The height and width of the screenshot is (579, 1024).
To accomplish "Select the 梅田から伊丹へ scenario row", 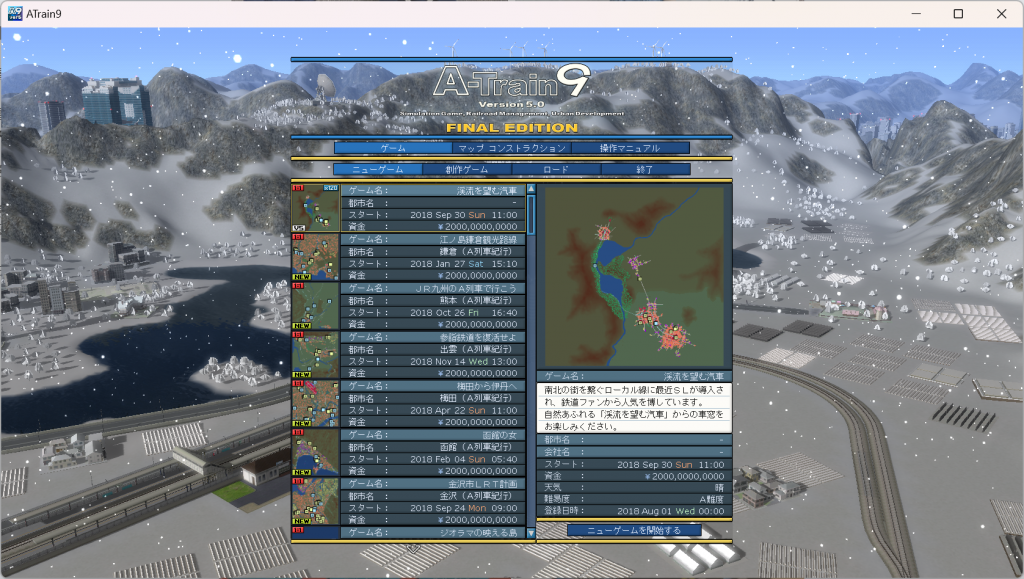I will coord(432,404).
